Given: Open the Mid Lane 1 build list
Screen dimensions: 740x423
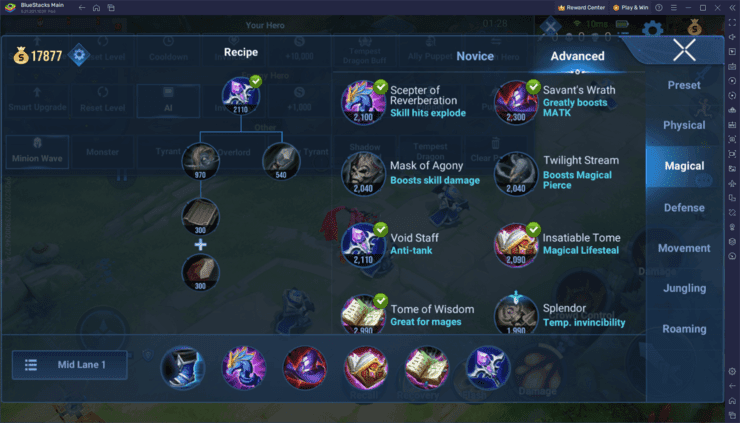Looking at the screenshot, I should coord(70,366).
